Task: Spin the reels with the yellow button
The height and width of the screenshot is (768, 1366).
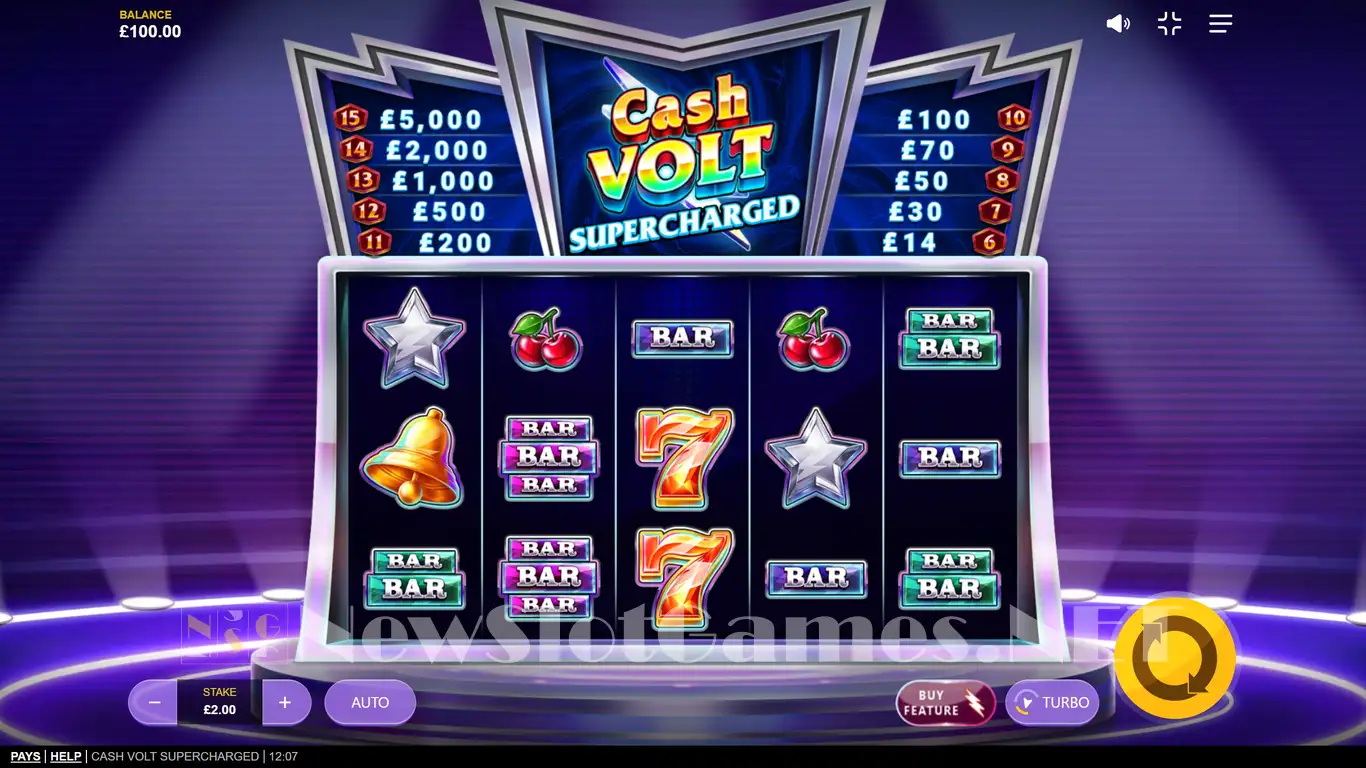Action: click(1175, 658)
